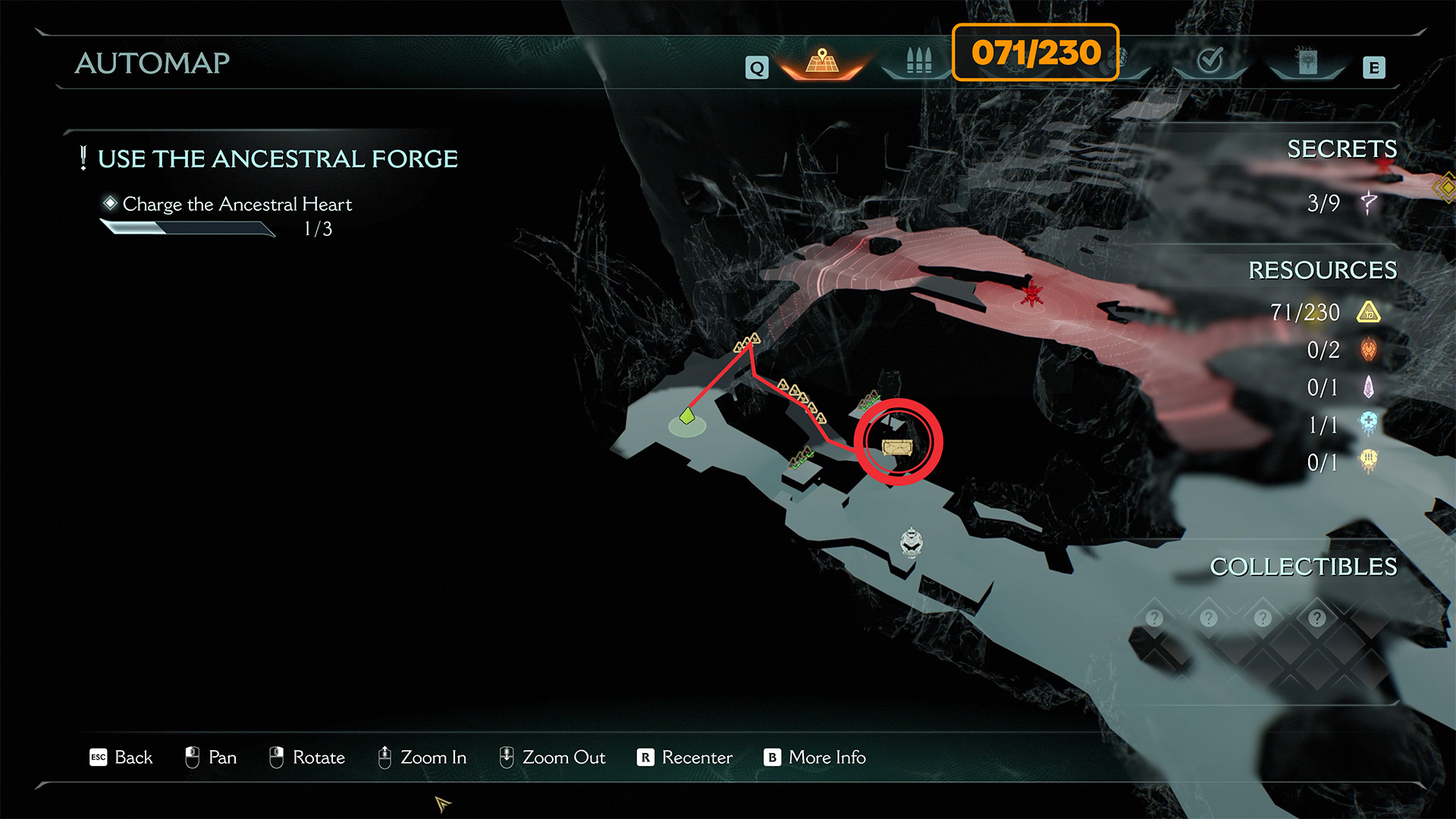The height and width of the screenshot is (819, 1456).
Task: Open the codex book tab
Action: (x=1307, y=62)
